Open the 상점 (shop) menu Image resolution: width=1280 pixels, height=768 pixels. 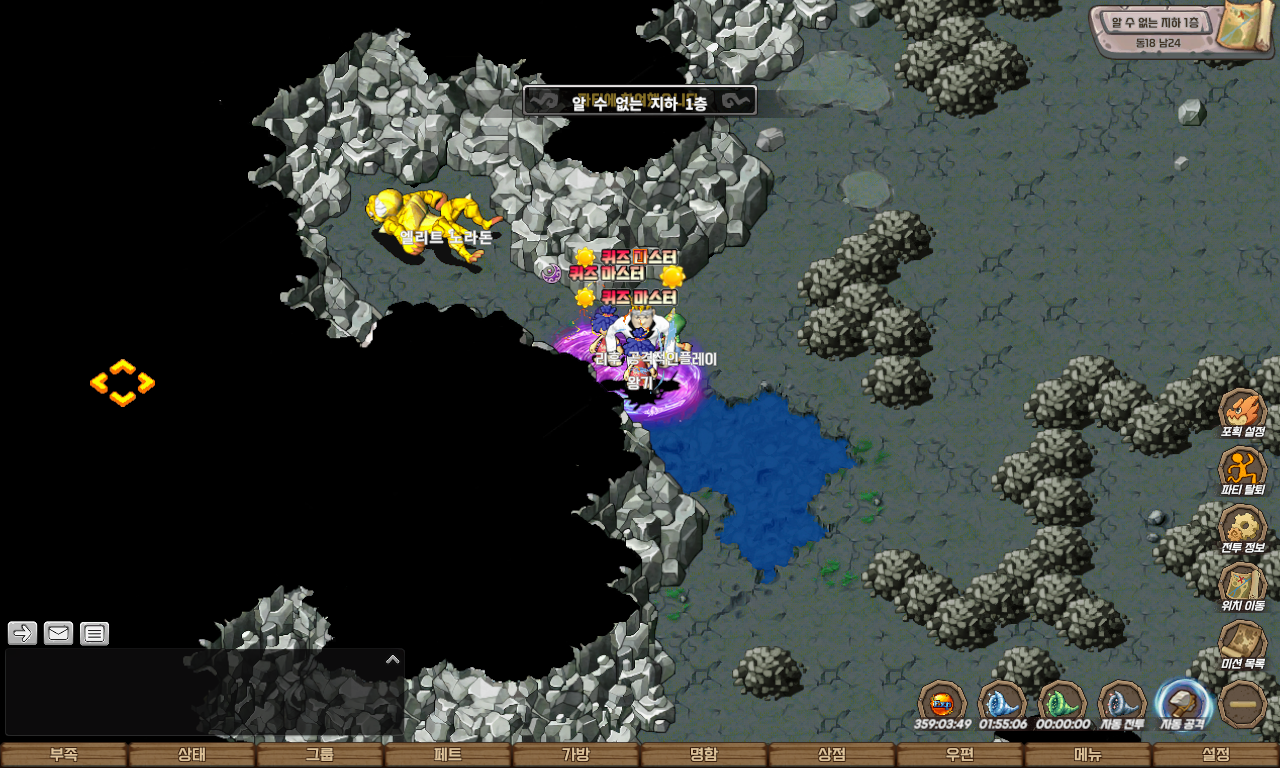click(832, 755)
